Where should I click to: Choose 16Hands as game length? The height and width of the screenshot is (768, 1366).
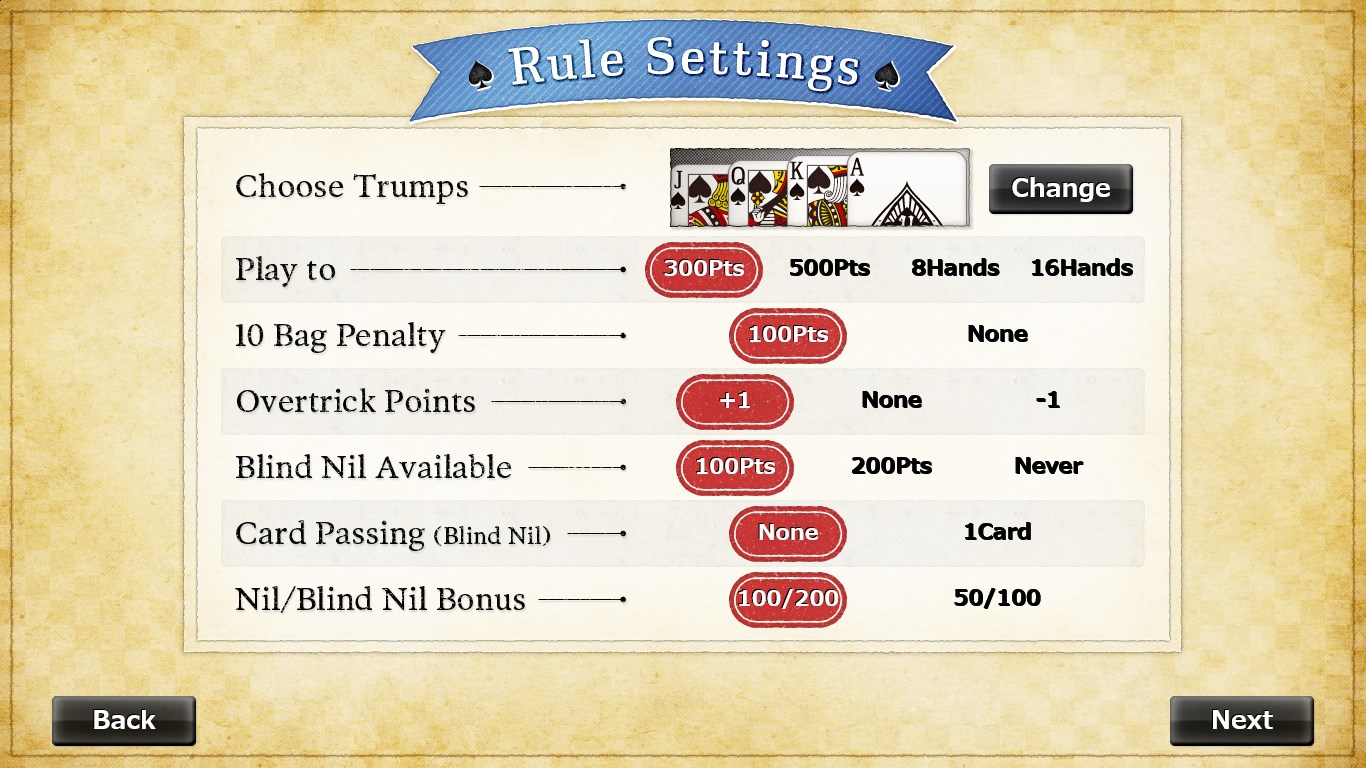1082,268
